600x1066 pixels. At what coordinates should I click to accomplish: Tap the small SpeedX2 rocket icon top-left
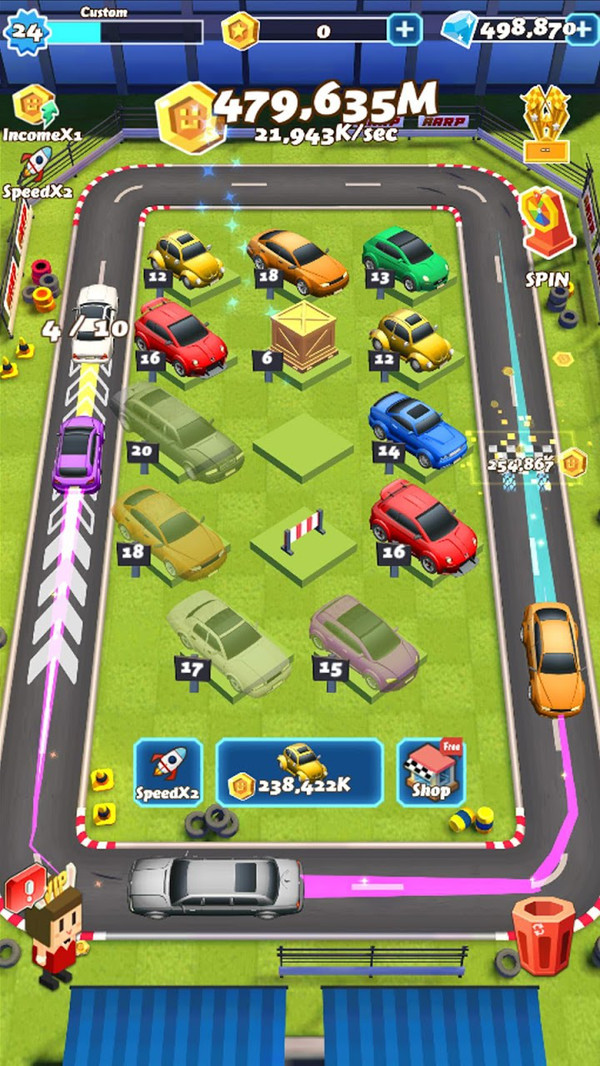point(35,167)
